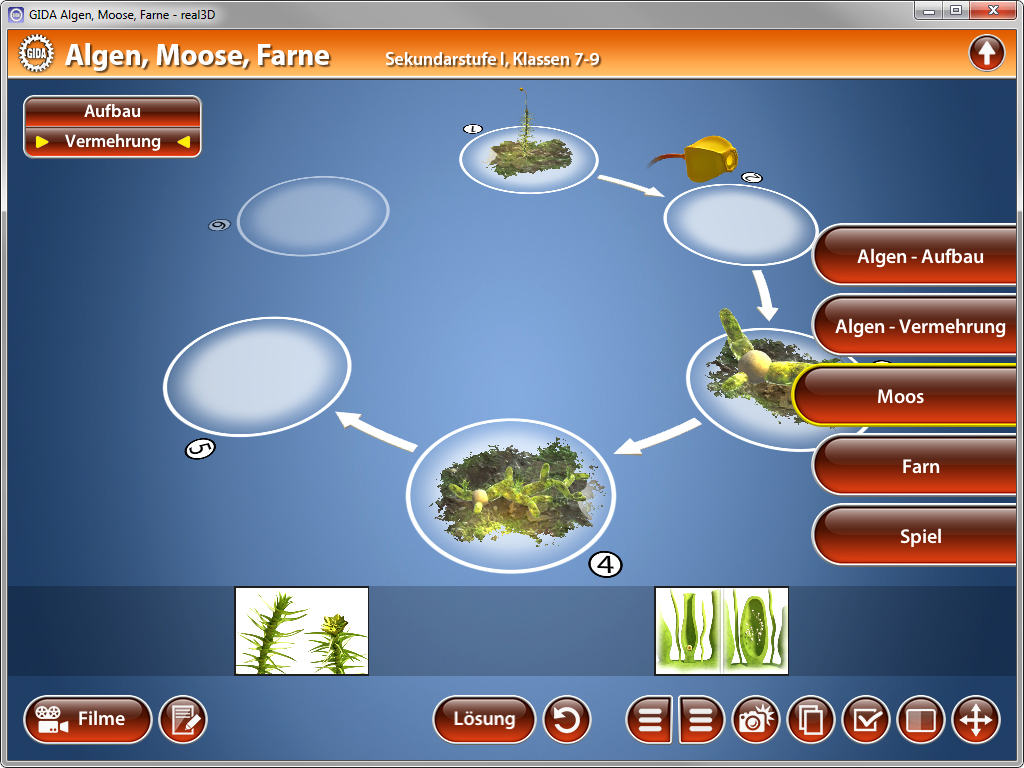Open the Spiel menu entry

[x=920, y=537]
